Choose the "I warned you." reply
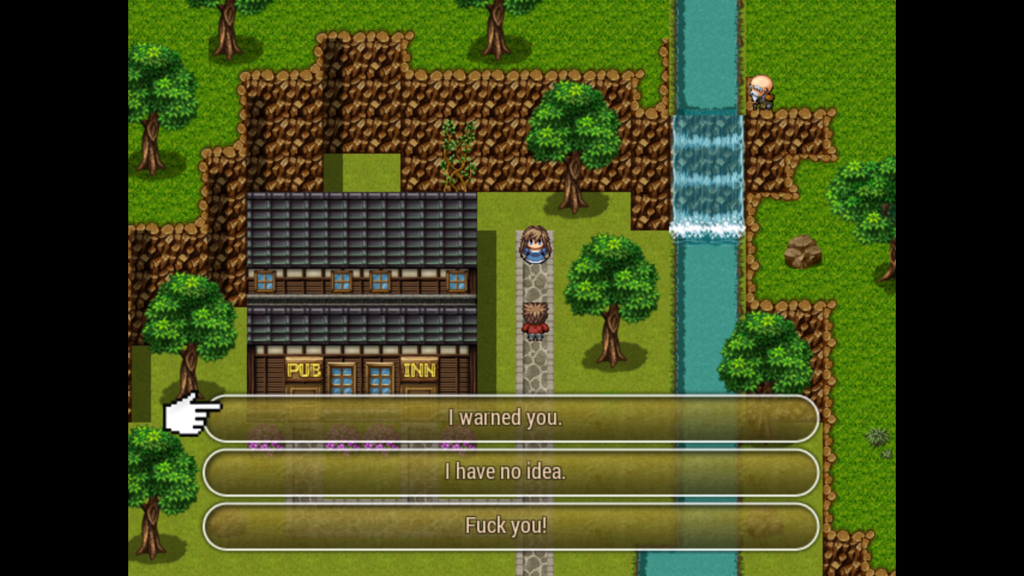1024x576 pixels. coord(510,418)
